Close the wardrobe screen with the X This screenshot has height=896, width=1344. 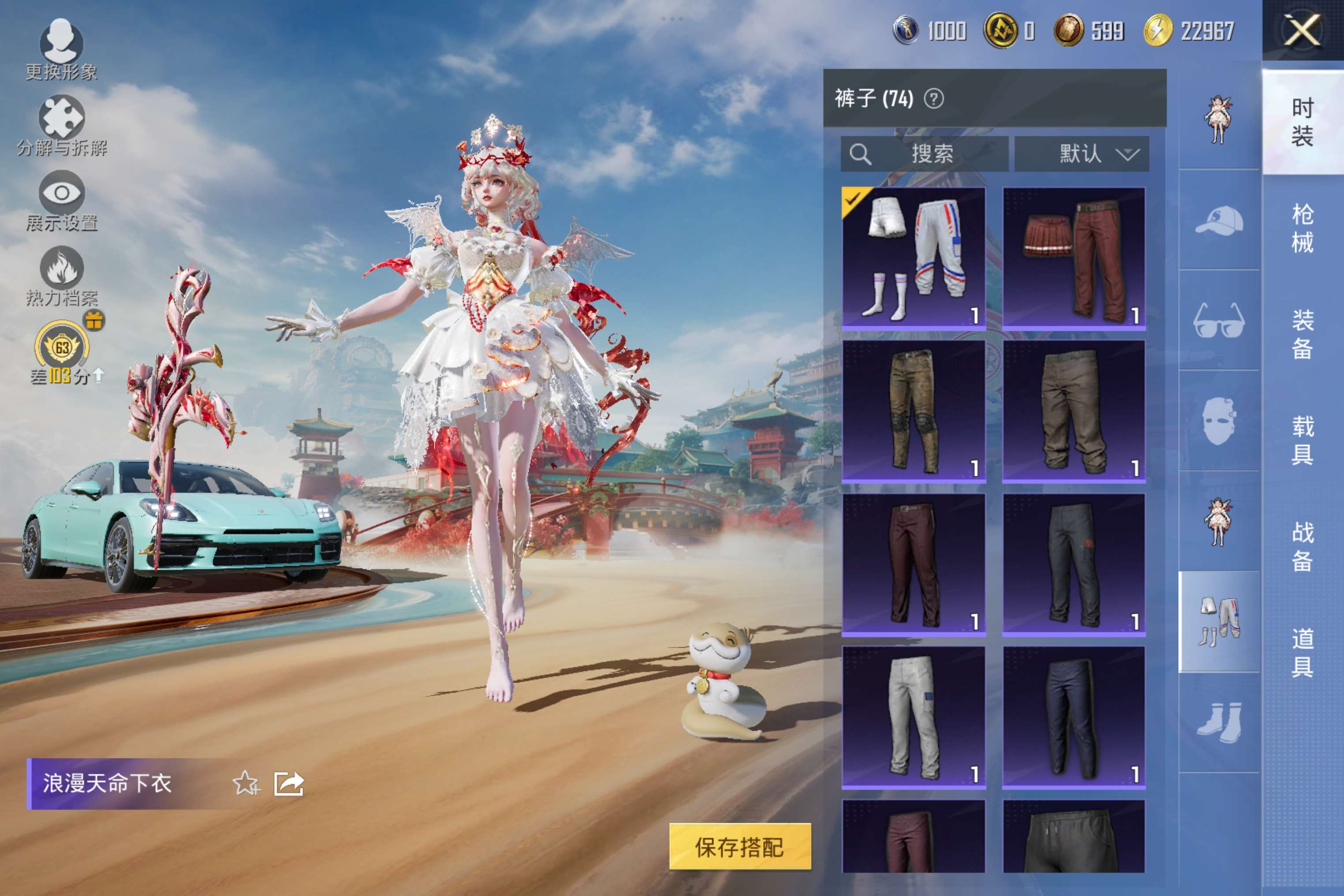(1302, 30)
